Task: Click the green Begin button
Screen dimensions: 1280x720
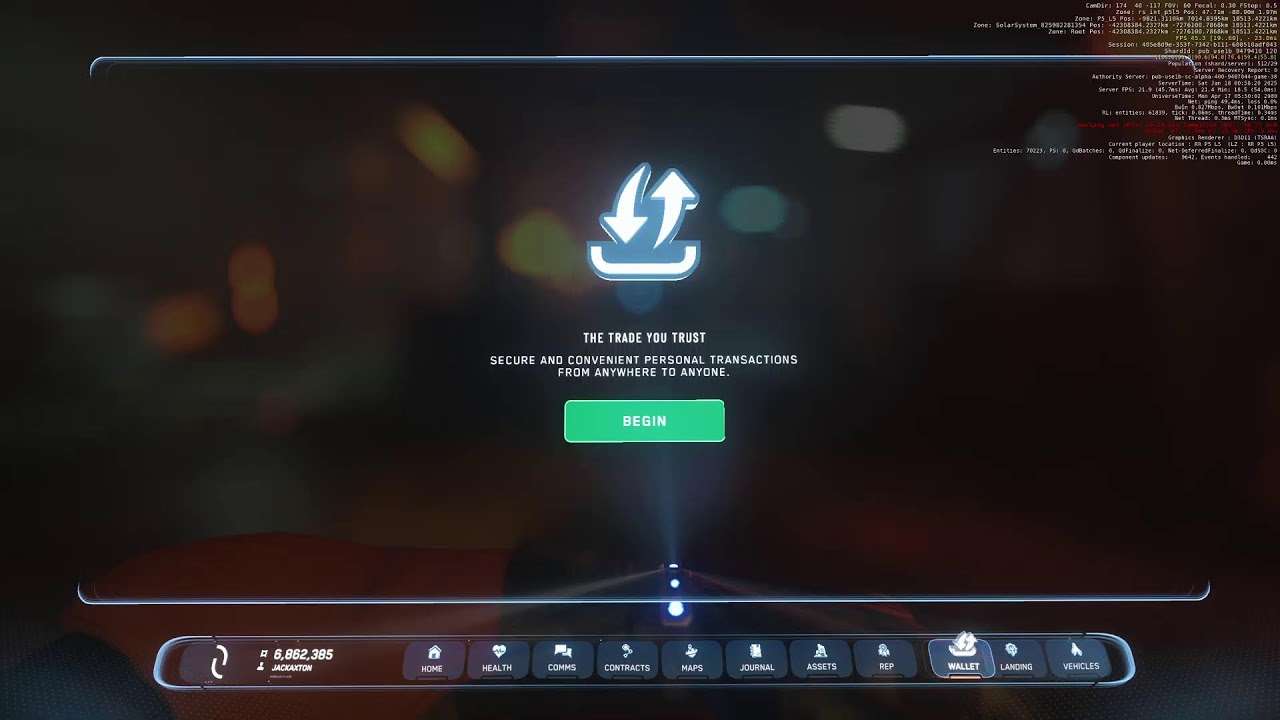Action: coord(644,421)
